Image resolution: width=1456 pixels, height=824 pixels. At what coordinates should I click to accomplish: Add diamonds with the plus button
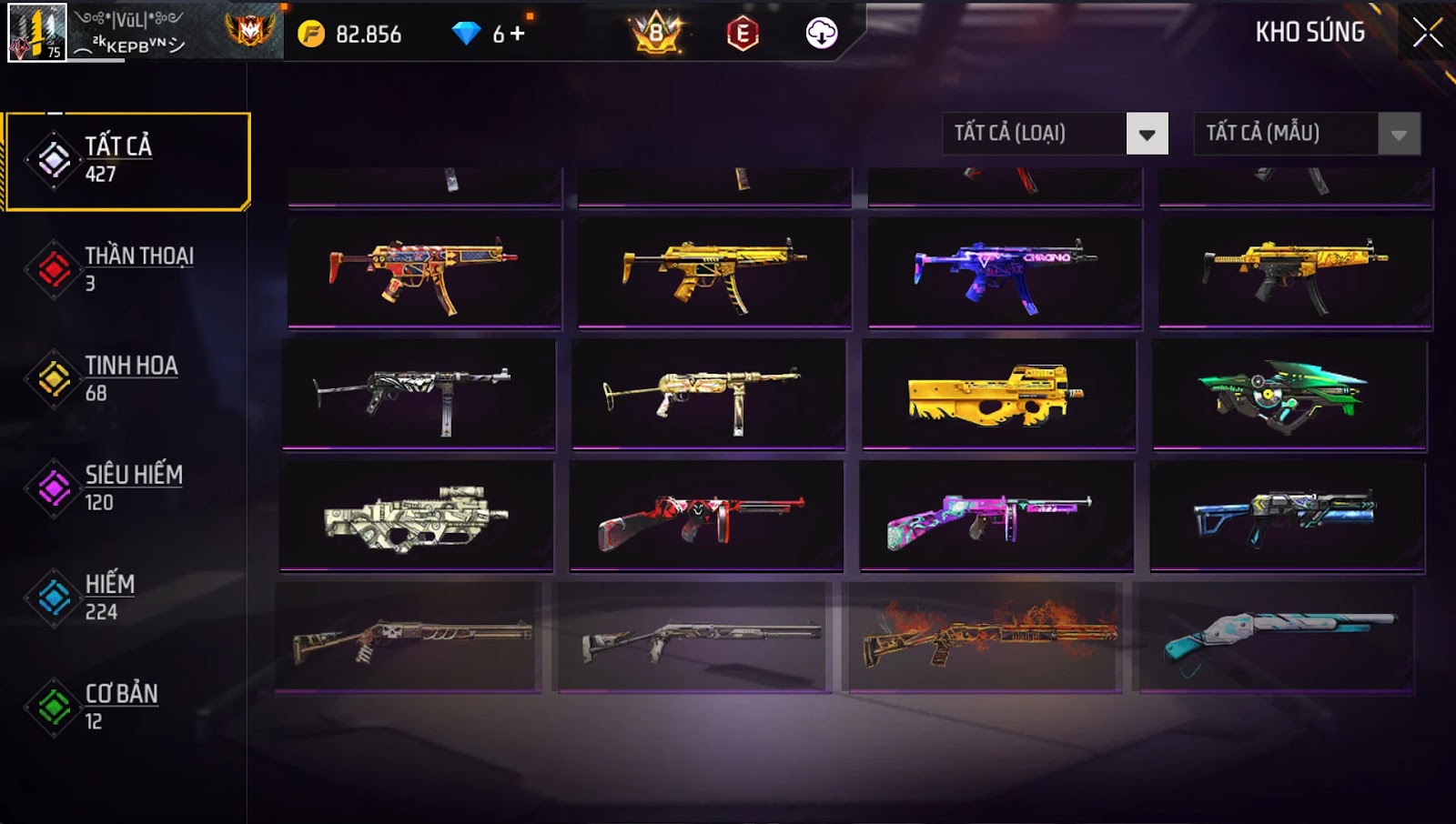pos(518,34)
